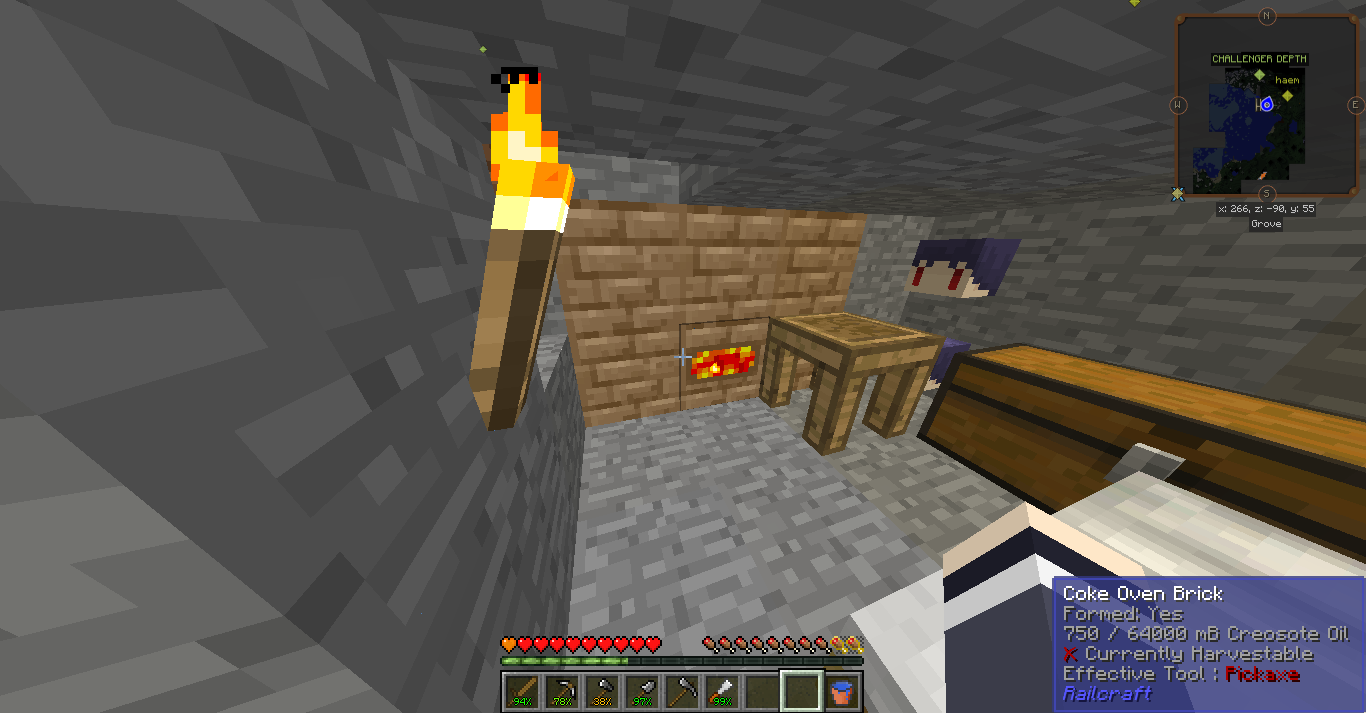Select the pickaxe in the hotbar
Screen dimensions: 1366x713
coord(561,690)
